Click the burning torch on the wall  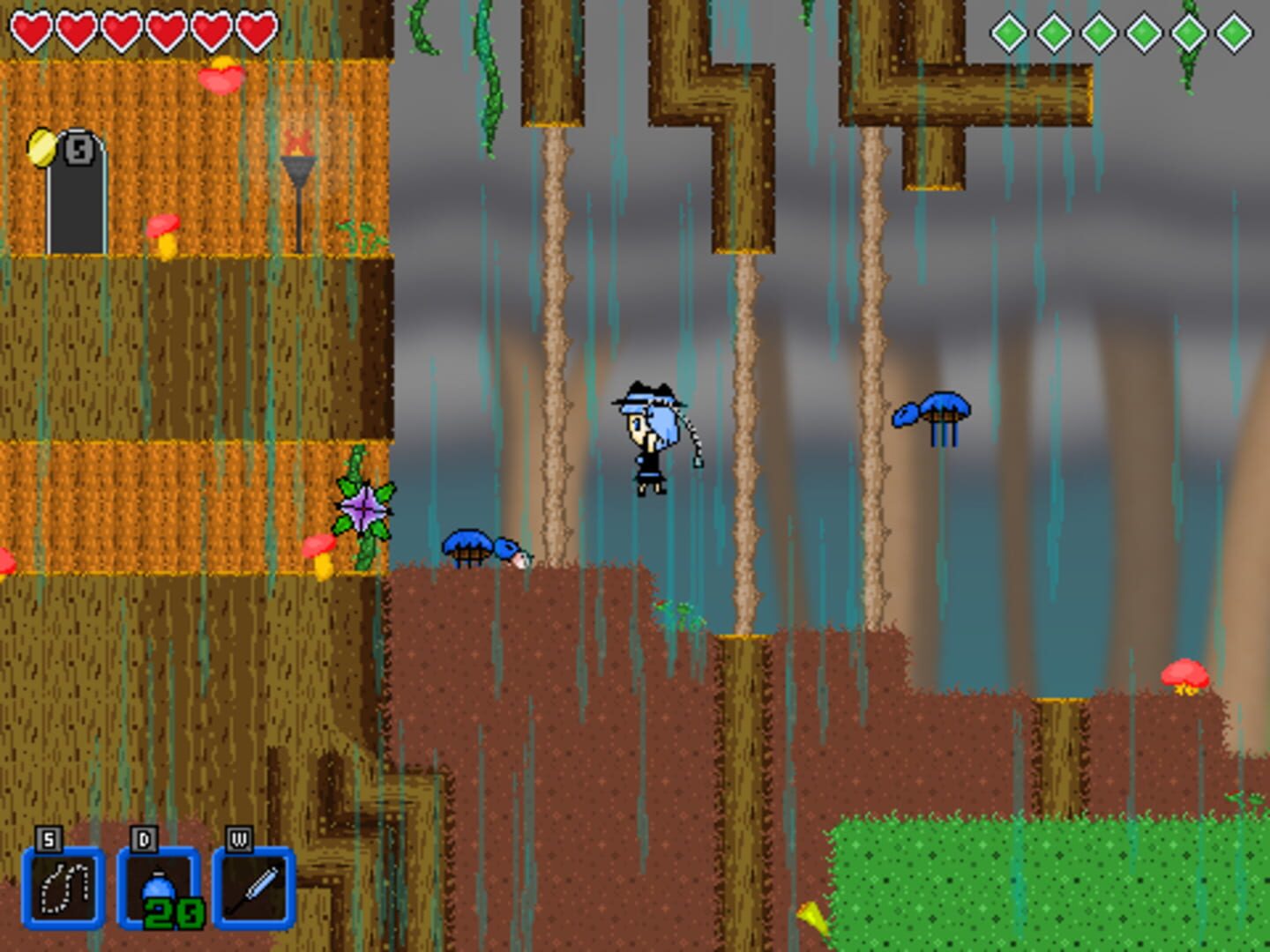tap(300, 159)
